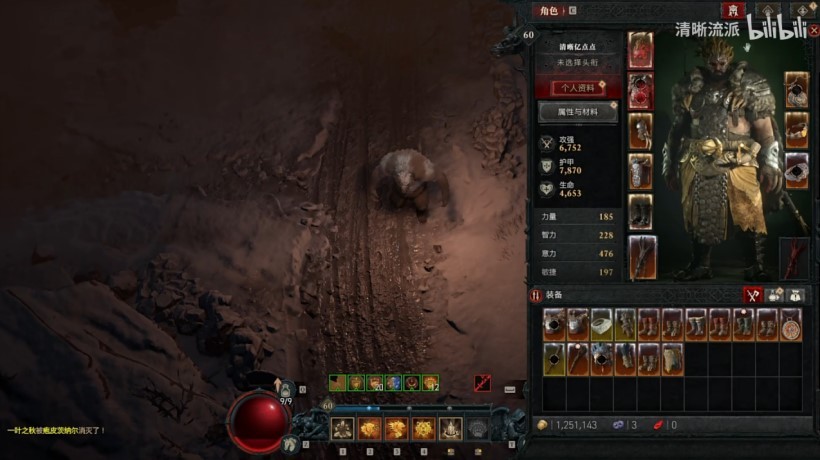820x460 pixels.
Task: Select the equipped helm slot
Action: click(x=640, y=51)
